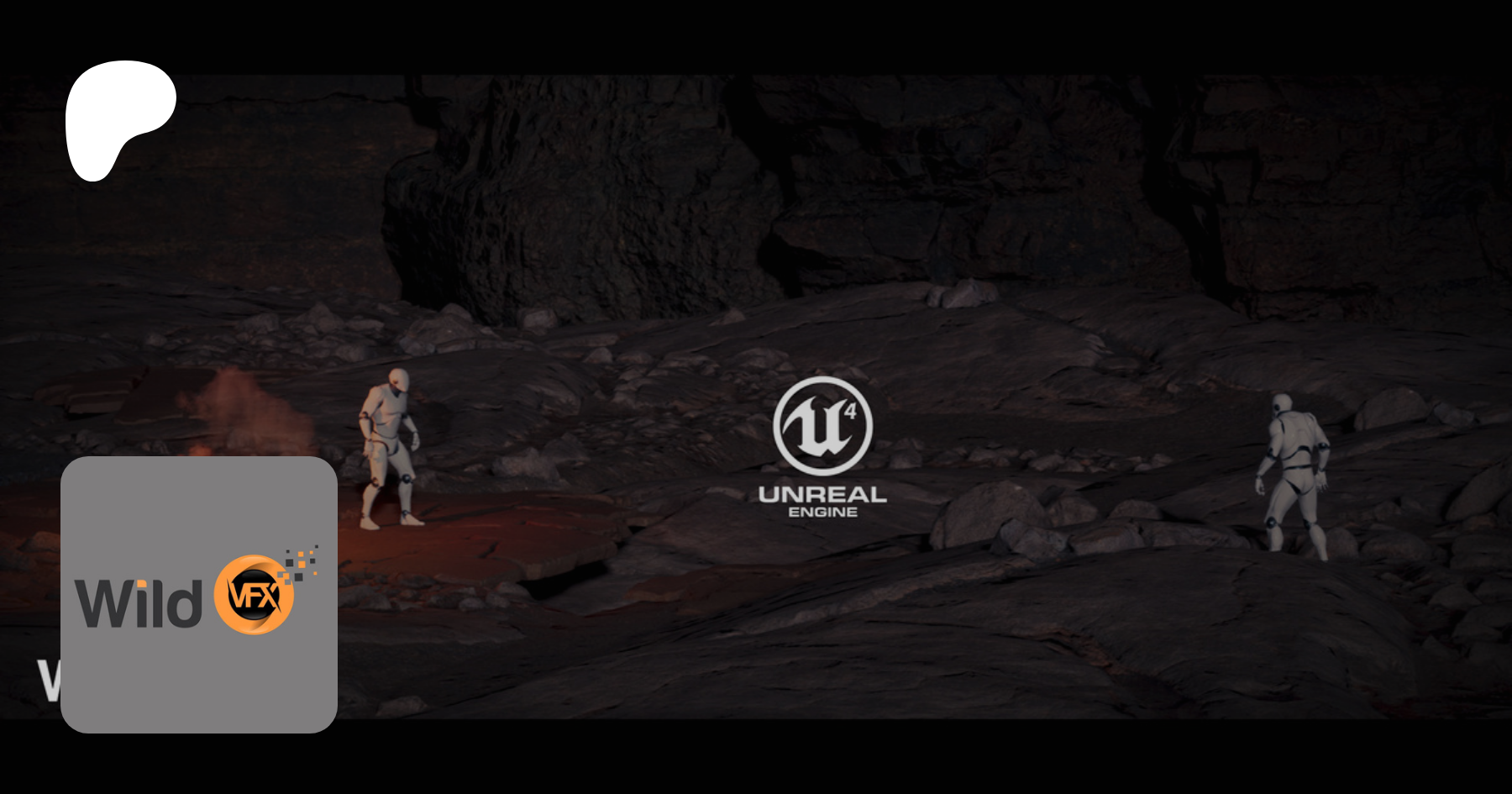The width and height of the screenshot is (1512, 794).
Task: Open the Wild VFX creator avatar
Action: (199, 594)
